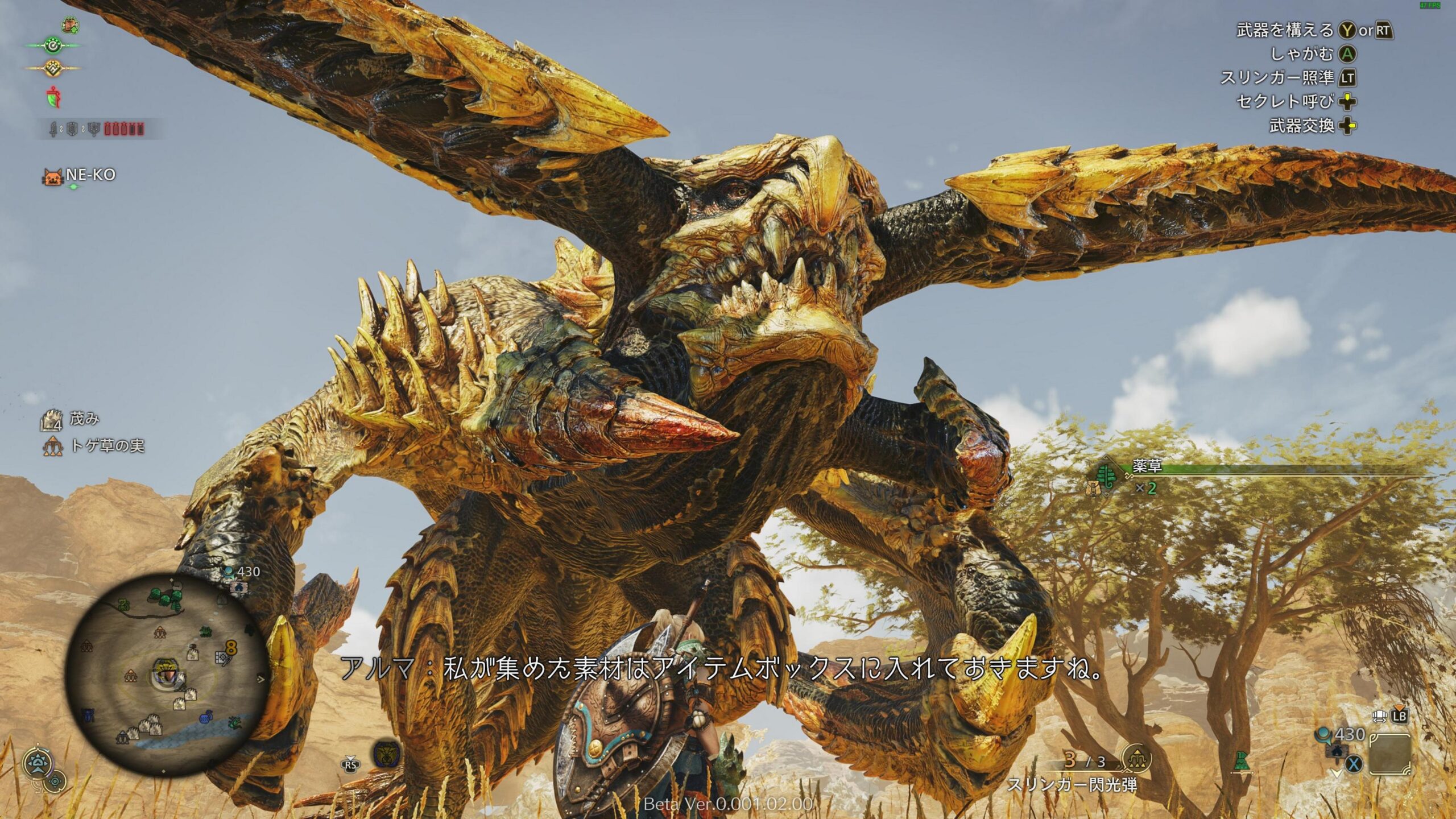Screen dimensions: 1456x819
Task: Click the red charge blade phial row
Action: pyautogui.click(x=123, y=130)
